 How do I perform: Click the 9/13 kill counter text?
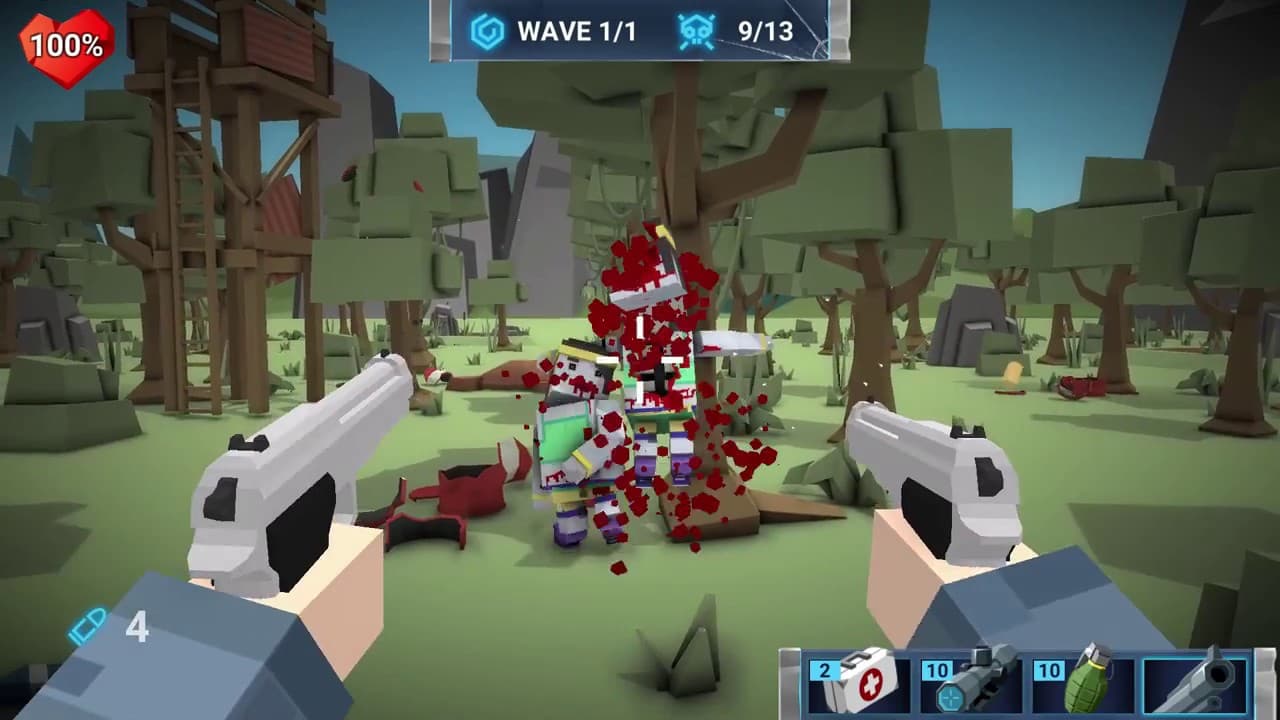(x=764, y=33)
